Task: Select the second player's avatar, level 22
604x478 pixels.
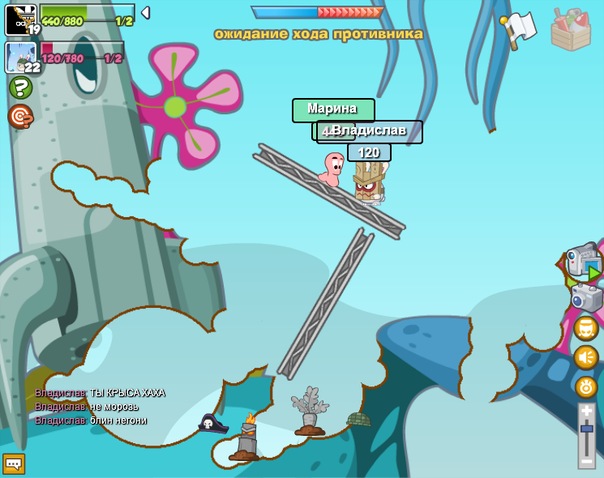Action: 21,57
